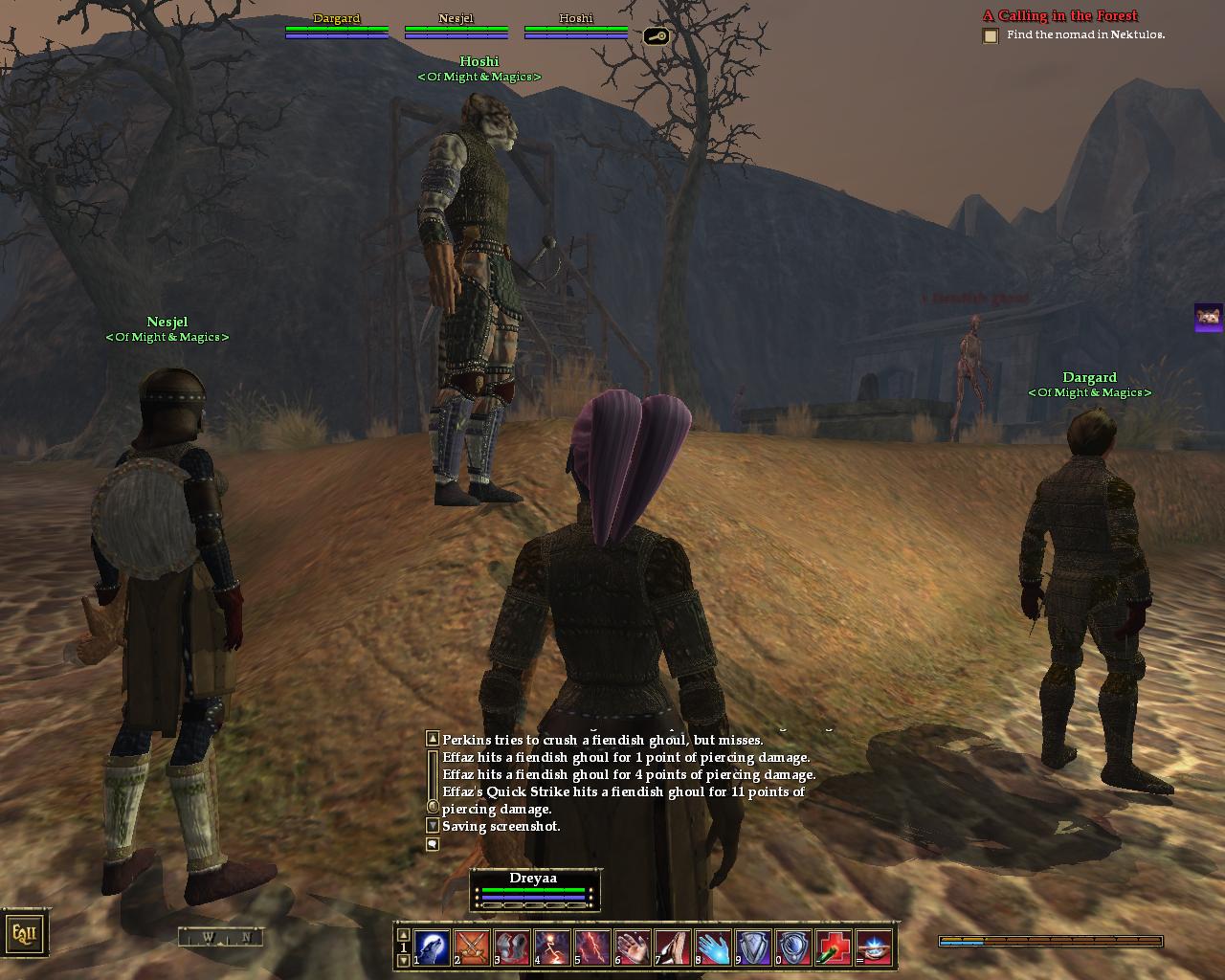Use the crossed swords attack in slot 2

click(472, 947)
